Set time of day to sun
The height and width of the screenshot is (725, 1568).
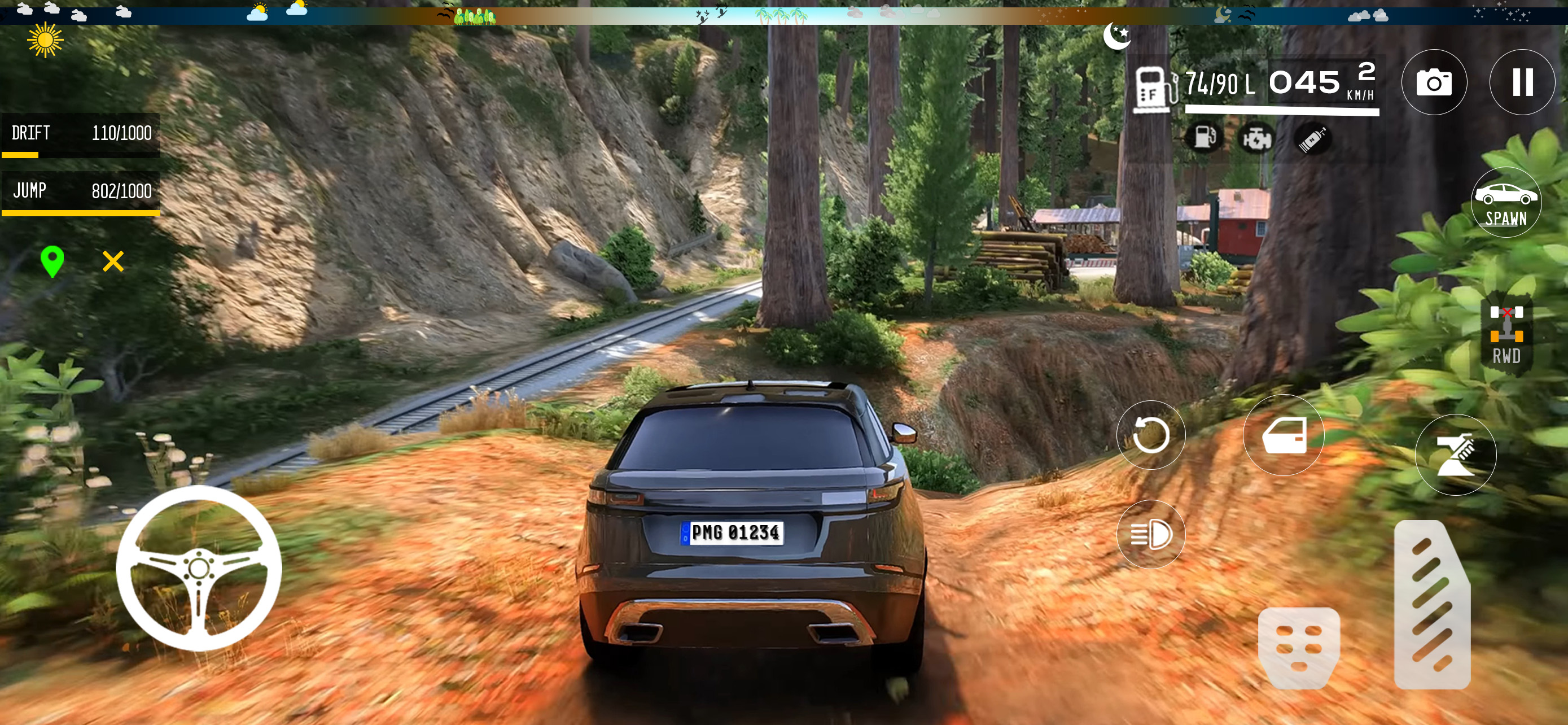click(x=45, y=40)
